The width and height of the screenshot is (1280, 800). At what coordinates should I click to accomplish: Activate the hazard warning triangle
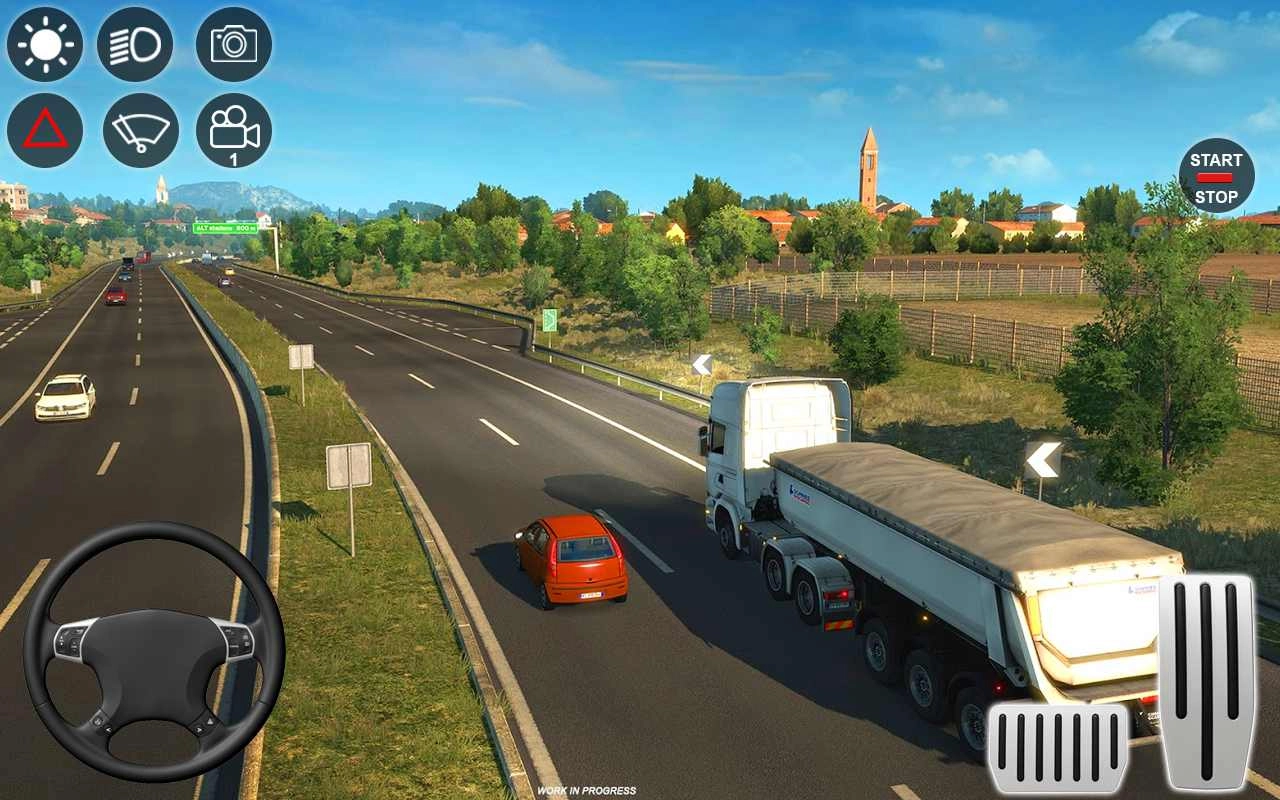[45, 130]
